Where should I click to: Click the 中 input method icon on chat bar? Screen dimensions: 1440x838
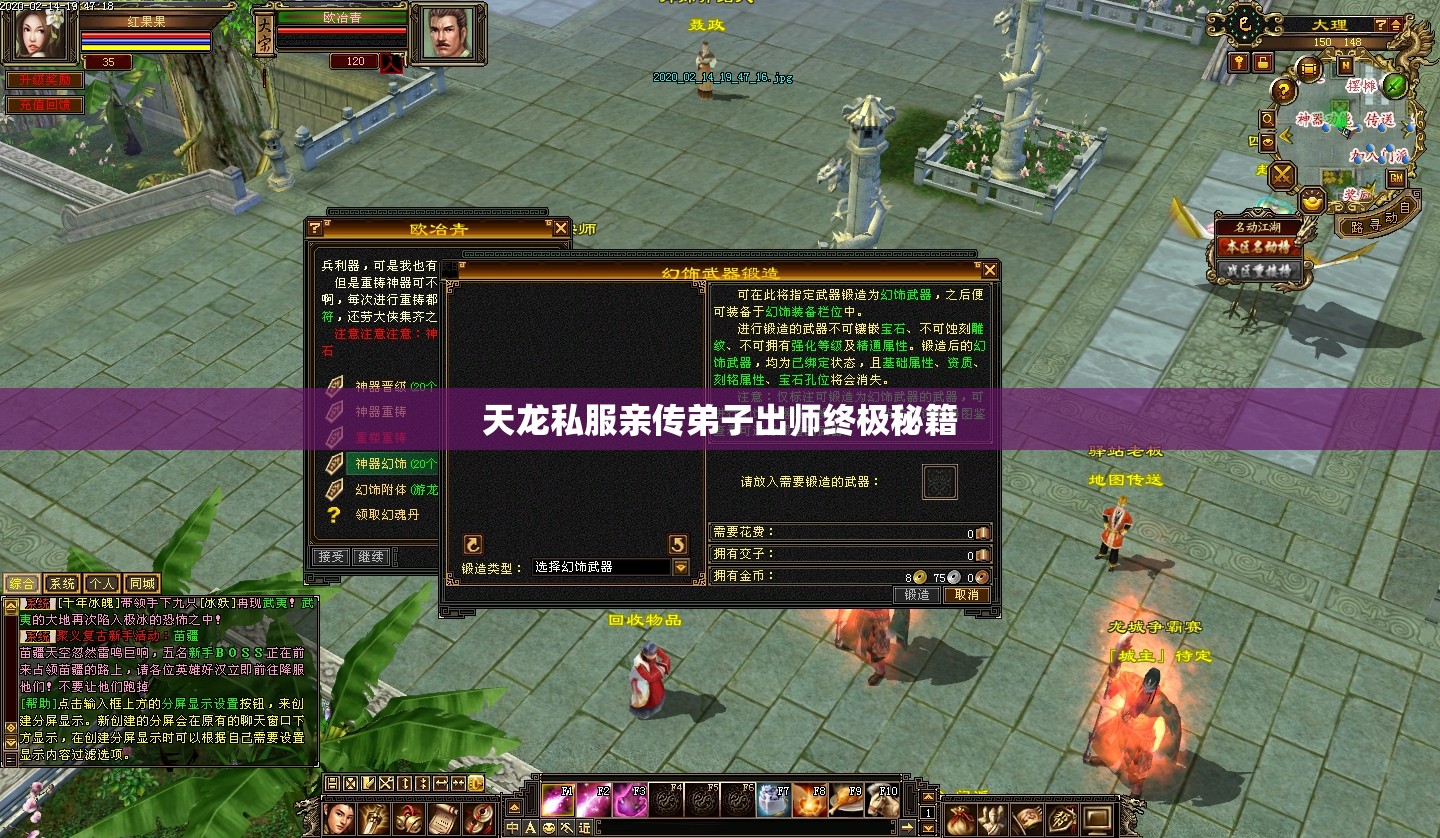pyautogui.click(x=512, y=827)
